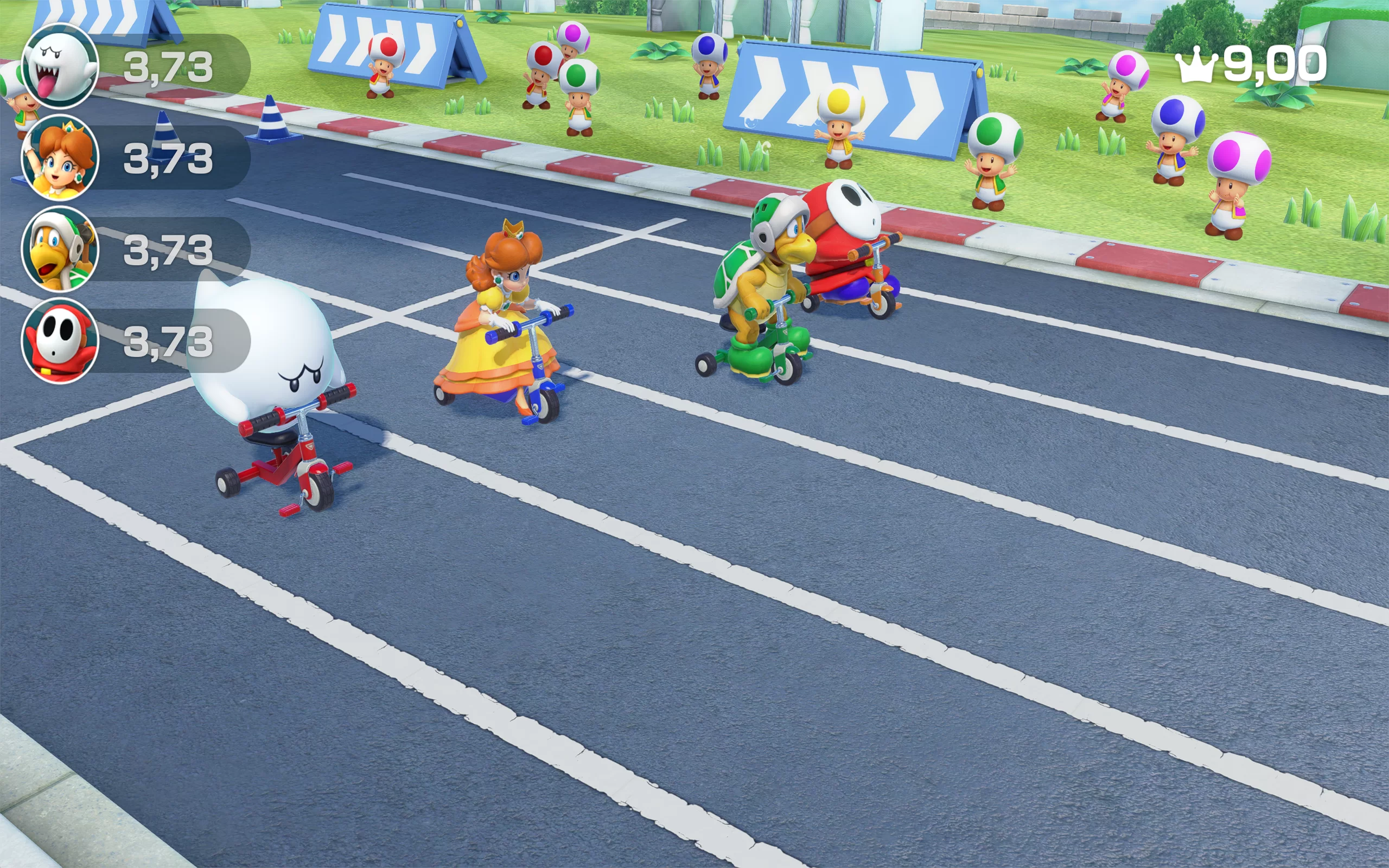This screenshot has height=868, width=1389.
Task: Click Boo's player portrait
Action: (60, 67)
